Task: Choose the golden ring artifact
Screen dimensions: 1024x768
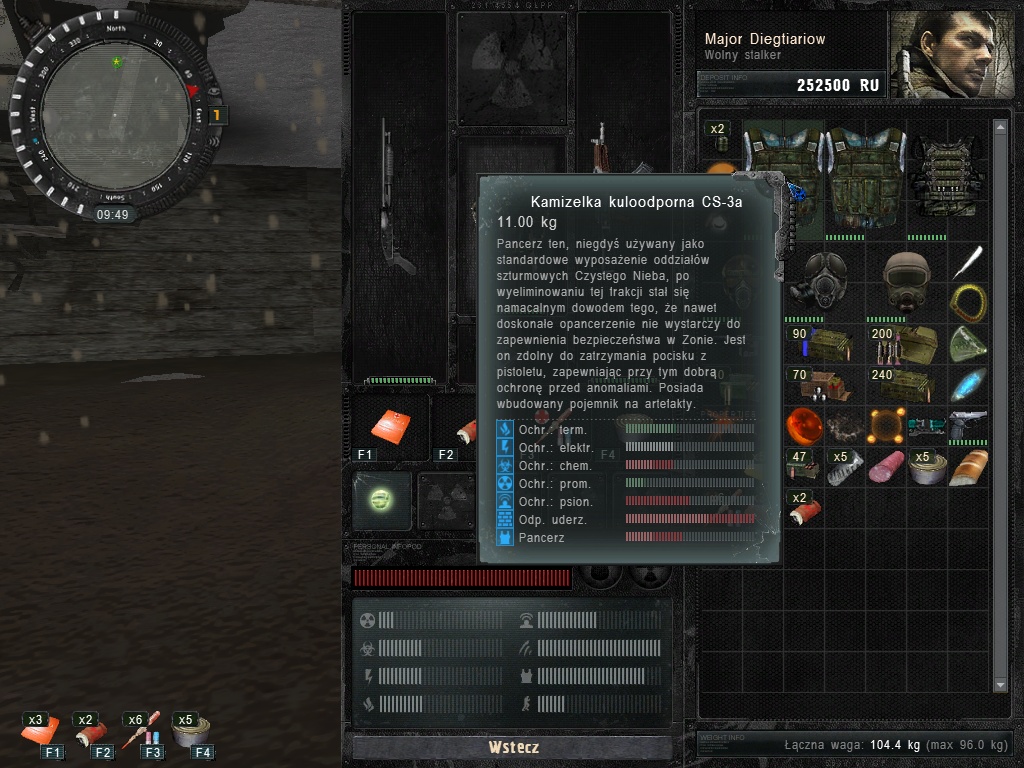Action: click(x=968, y=300)
